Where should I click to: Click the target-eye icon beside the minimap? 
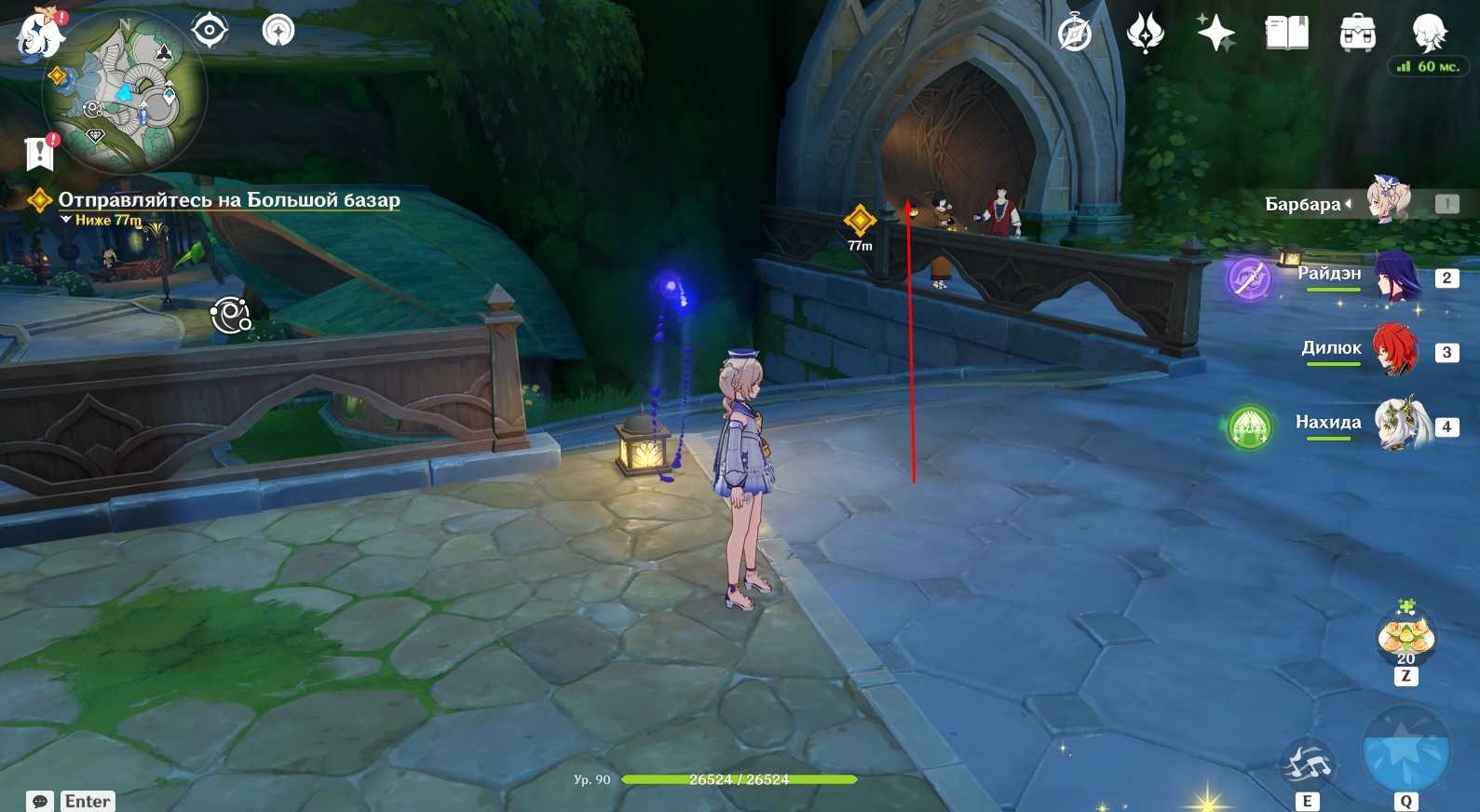[210, 31]
